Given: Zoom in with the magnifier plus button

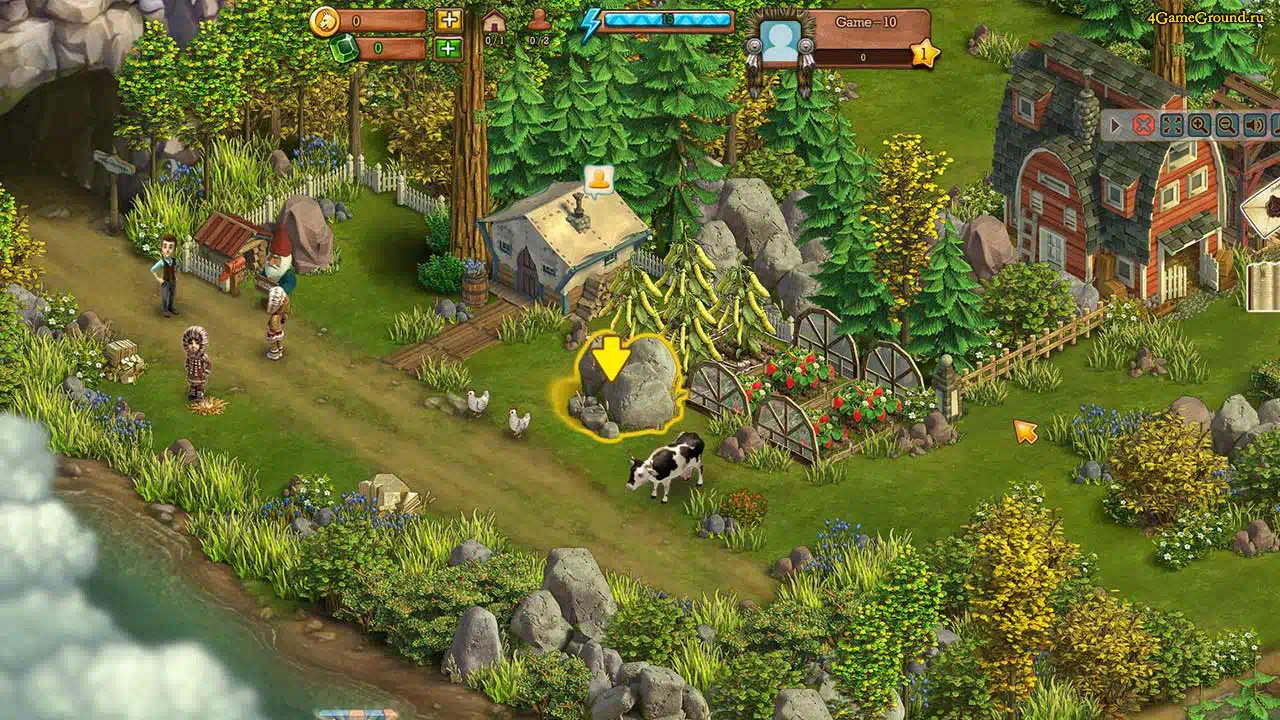Looking at the screenshot, I should coord(1199,125).
